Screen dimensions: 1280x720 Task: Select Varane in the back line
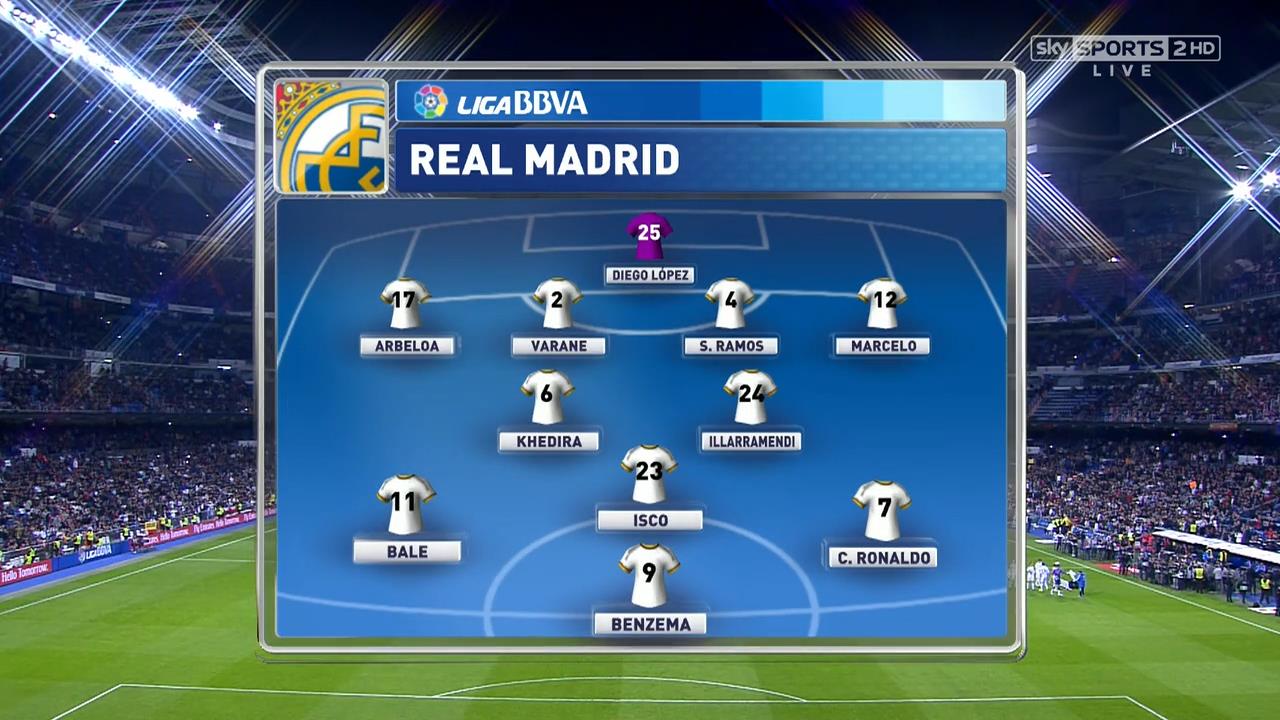(557, 304)
